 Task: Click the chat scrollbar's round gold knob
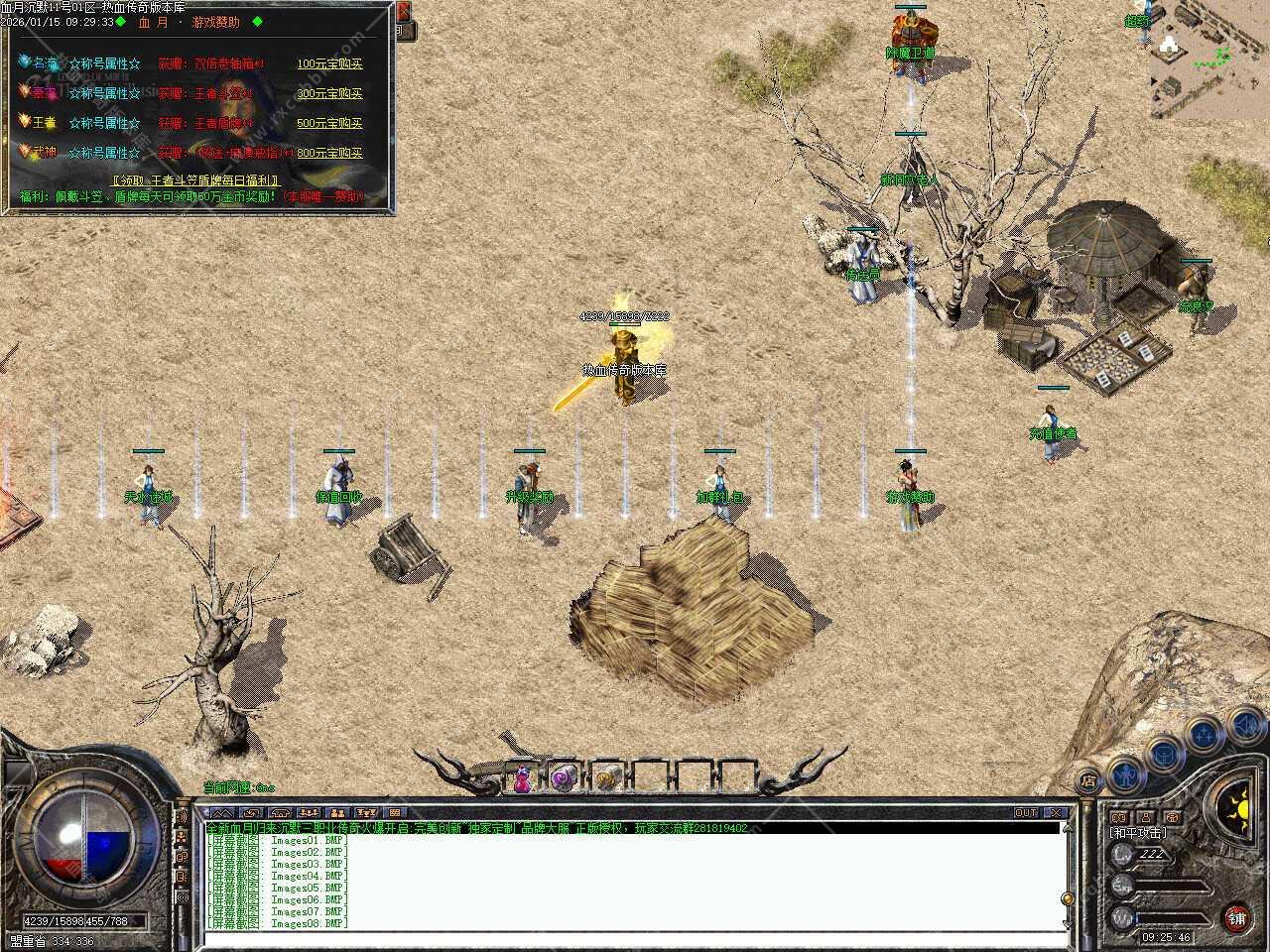click(x=1067, y=898)
